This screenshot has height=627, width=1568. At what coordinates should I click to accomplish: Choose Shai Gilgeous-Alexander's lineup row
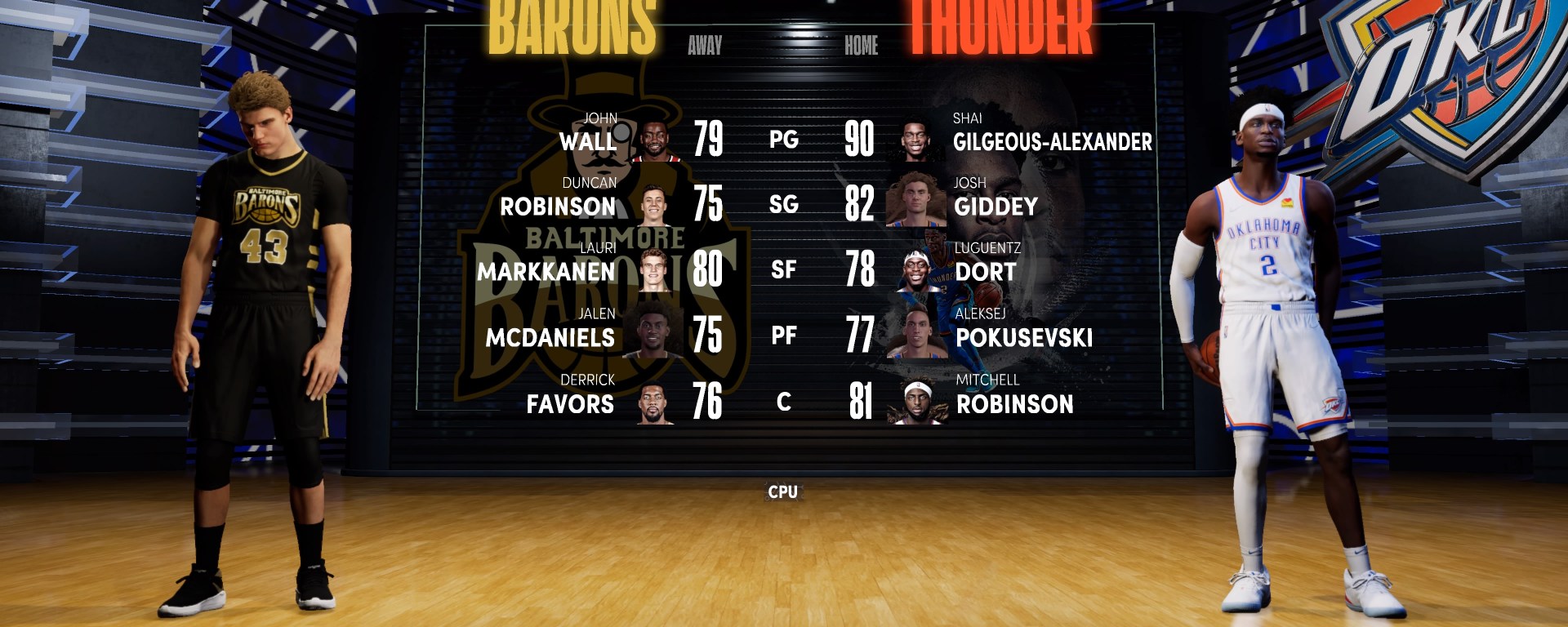coord(1052,141)
